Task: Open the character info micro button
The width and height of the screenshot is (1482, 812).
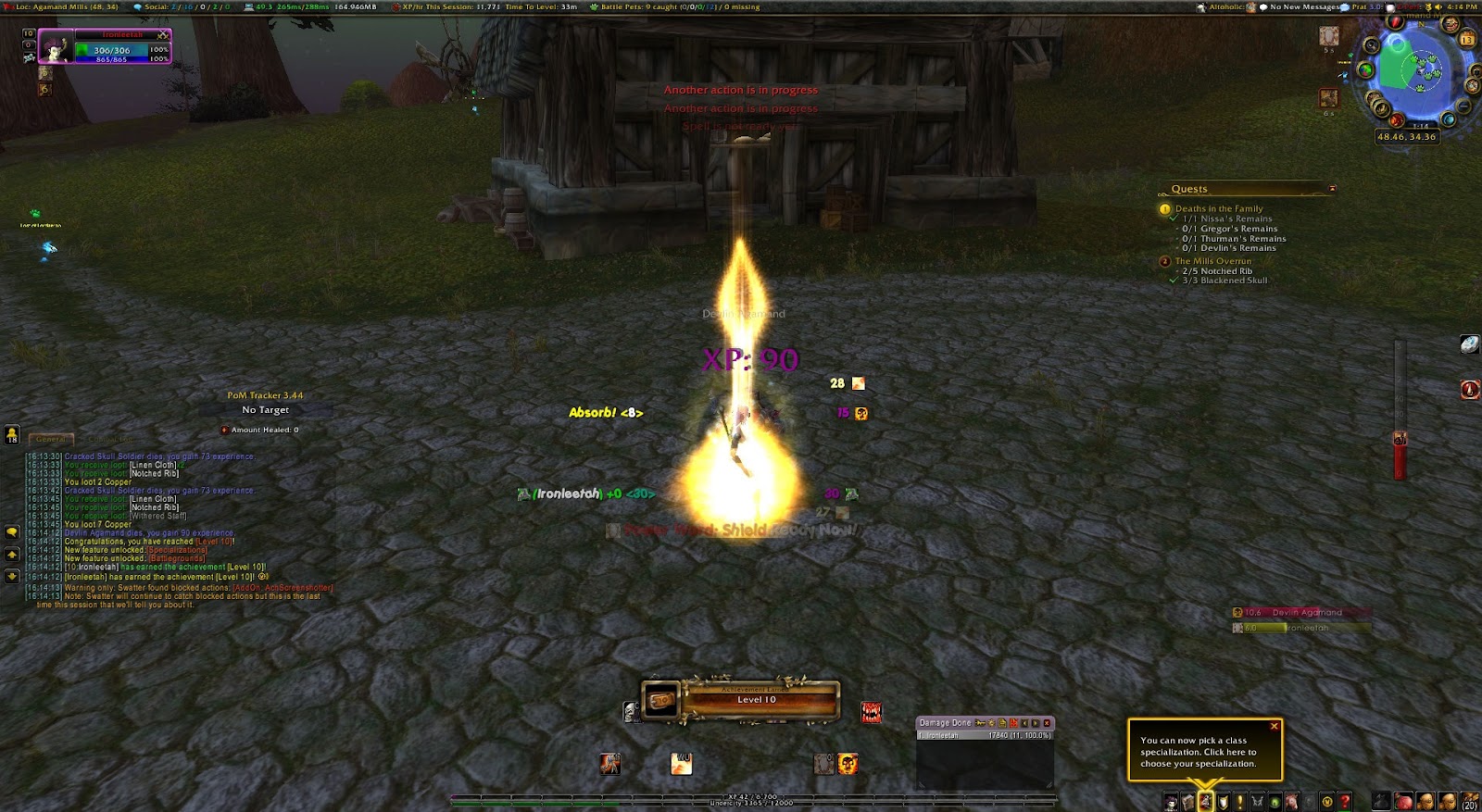Action: pos(1172,802)
